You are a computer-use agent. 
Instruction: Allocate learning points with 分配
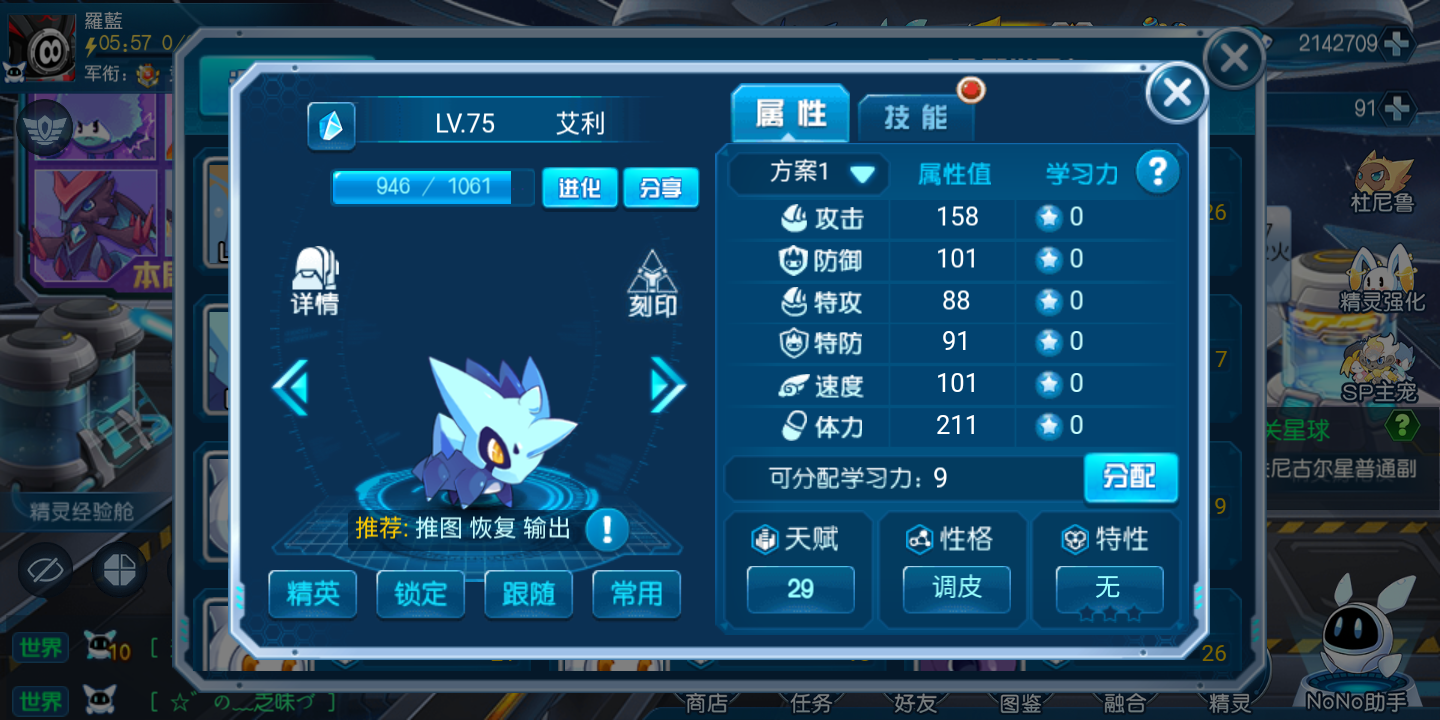[1130, 477]
